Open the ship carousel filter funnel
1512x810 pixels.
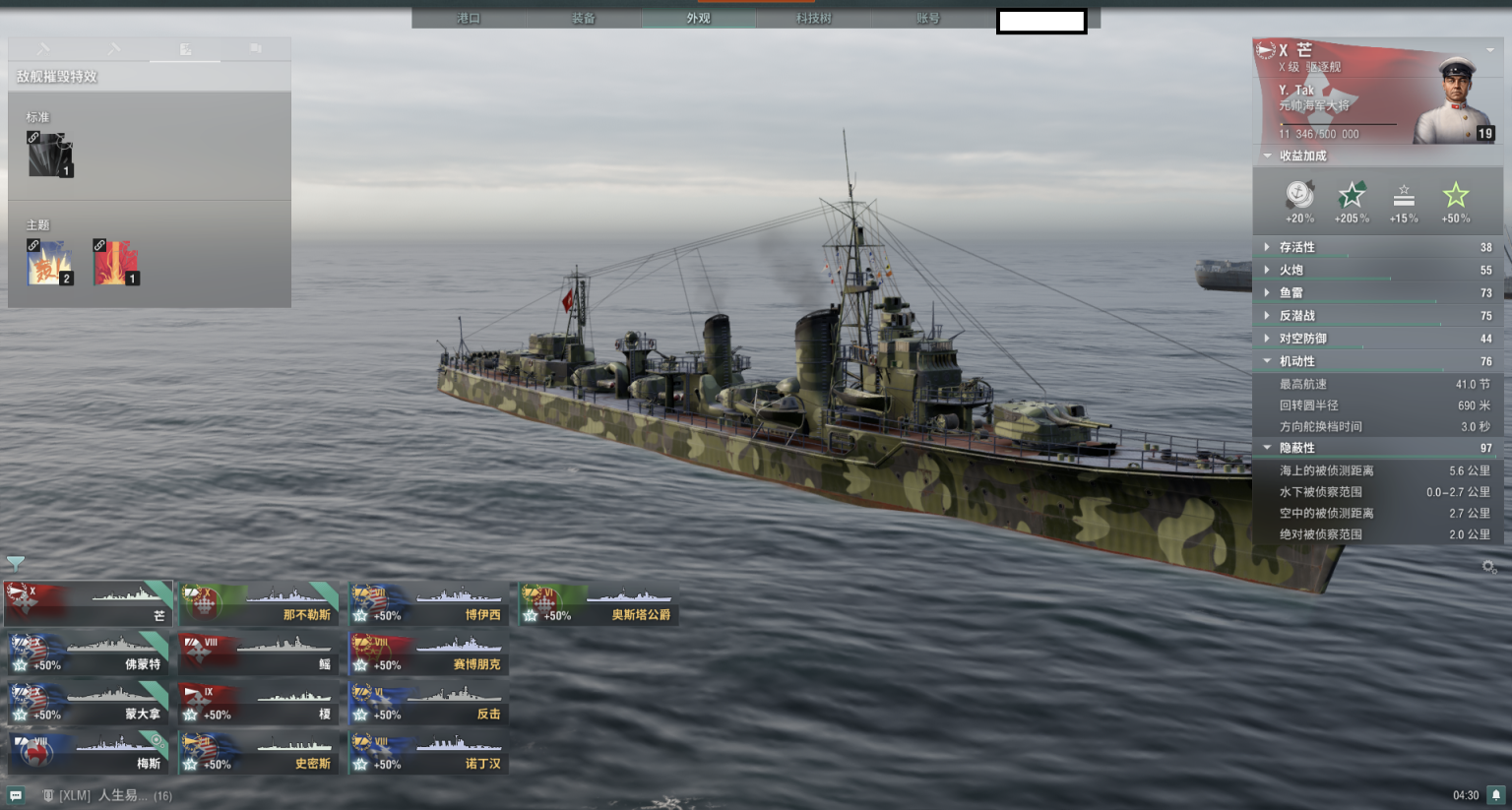coord(16,563)
